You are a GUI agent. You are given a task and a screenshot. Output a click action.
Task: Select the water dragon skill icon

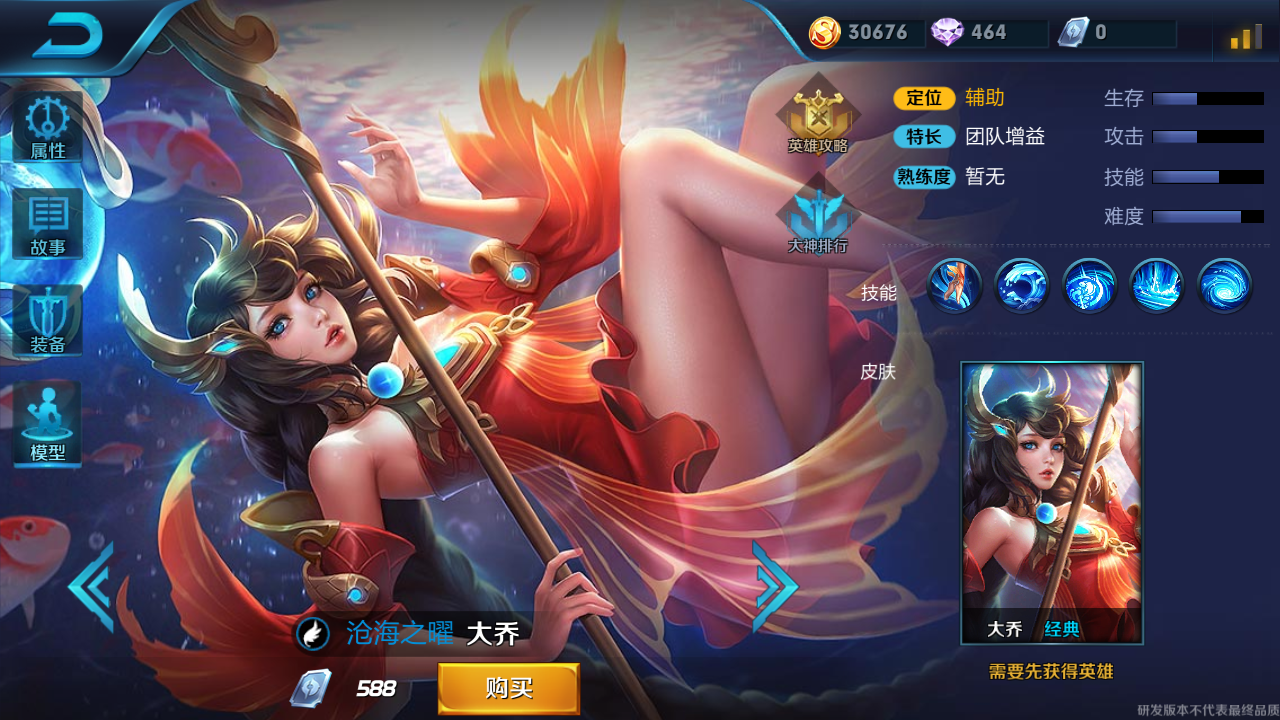[1089, 286]
